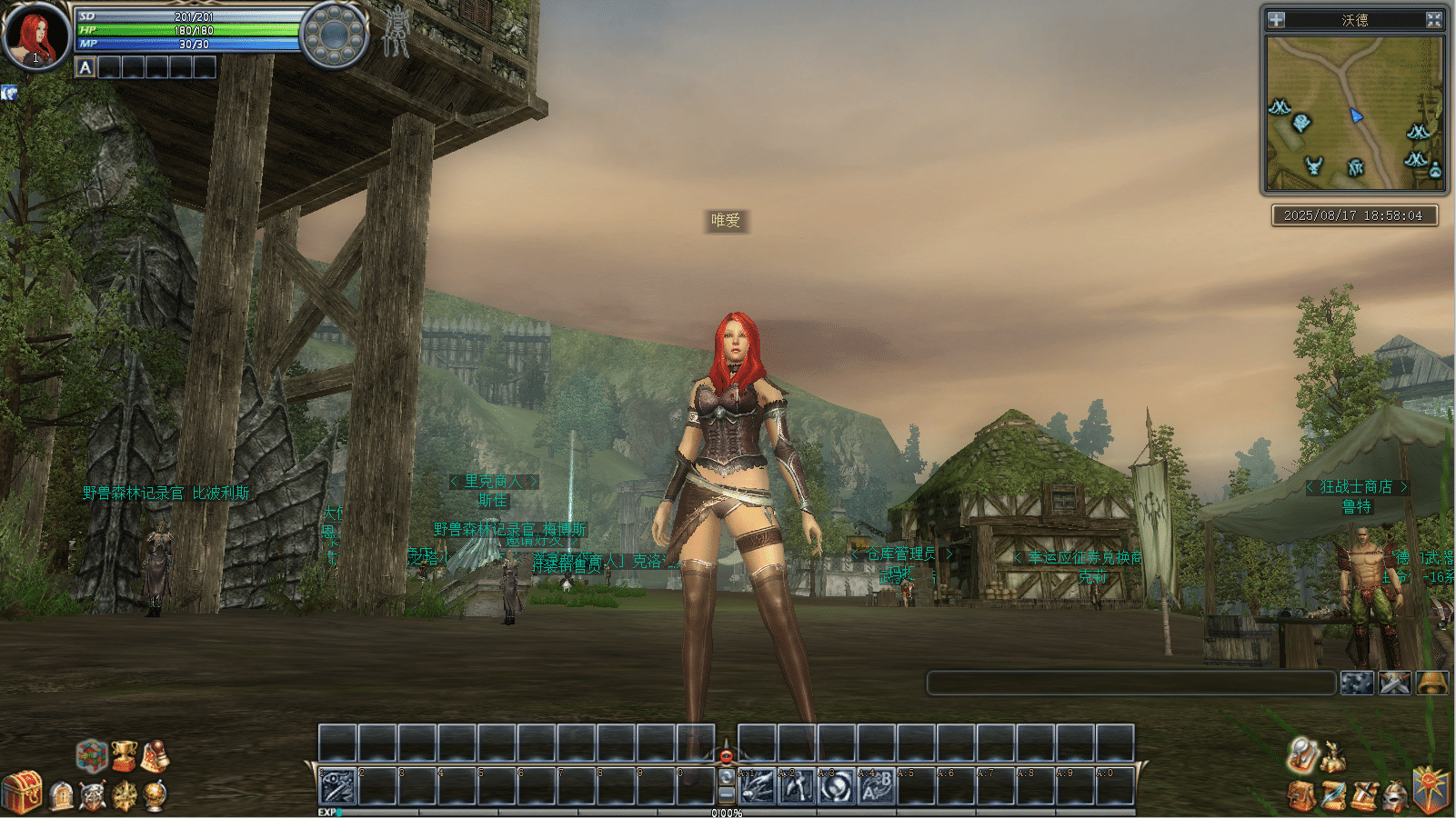Toggle the A-B swap skill in slot A:4

pos(876,786)
